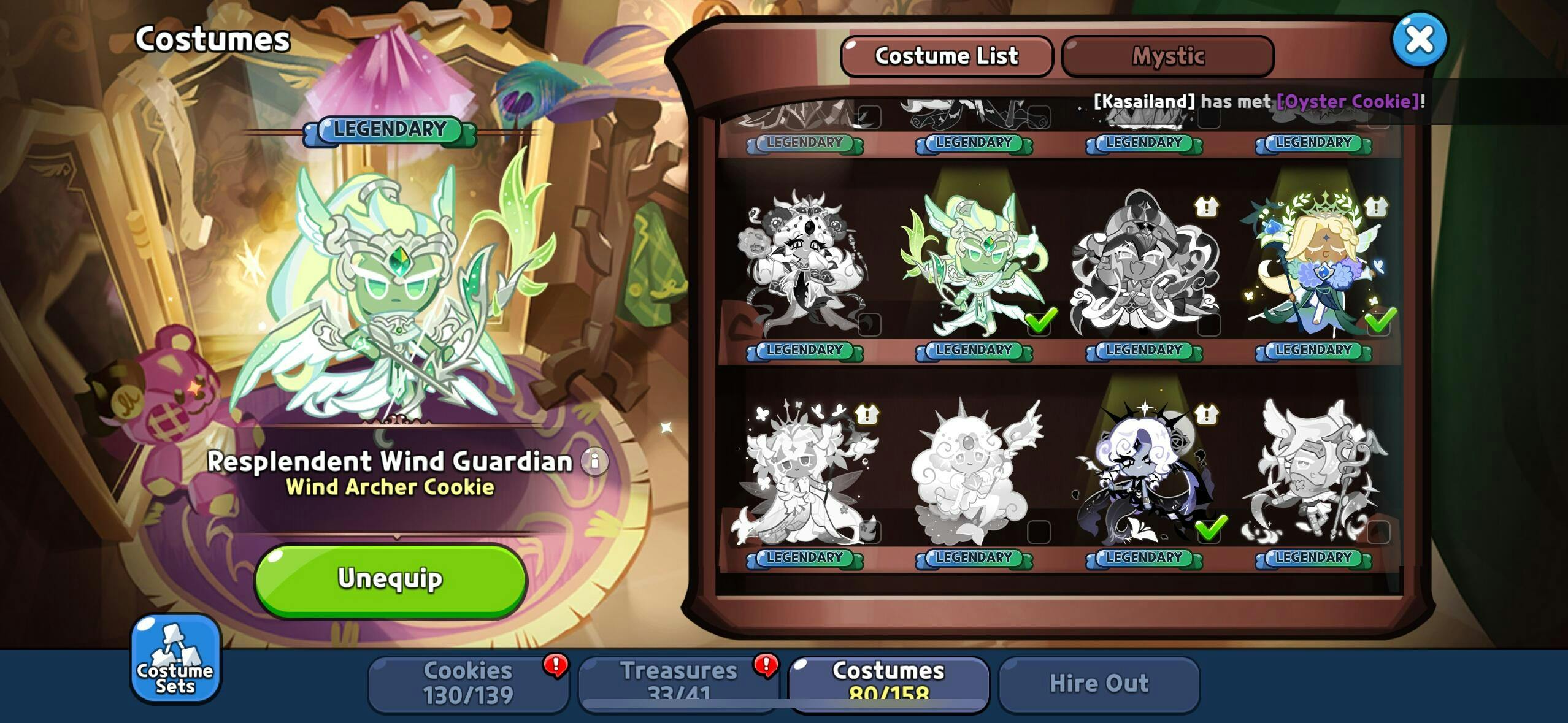
Task: Choose the blonde fairy costume with blue flowers
Action: [1313, 264]
